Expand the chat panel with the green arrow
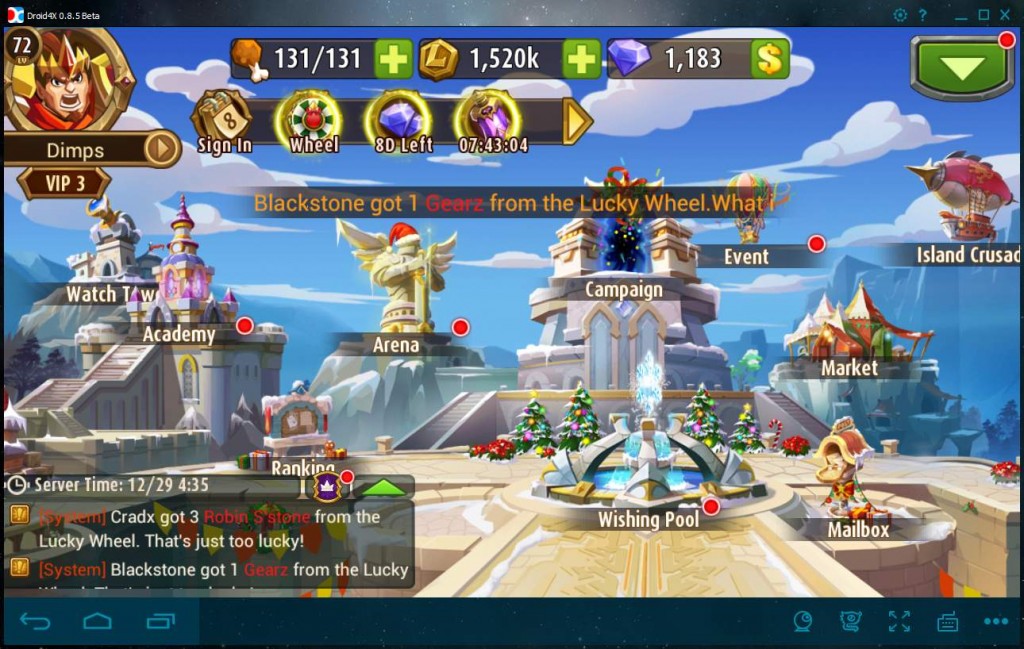This screenshot has width=1024, height=649. [x=383, y=487]
